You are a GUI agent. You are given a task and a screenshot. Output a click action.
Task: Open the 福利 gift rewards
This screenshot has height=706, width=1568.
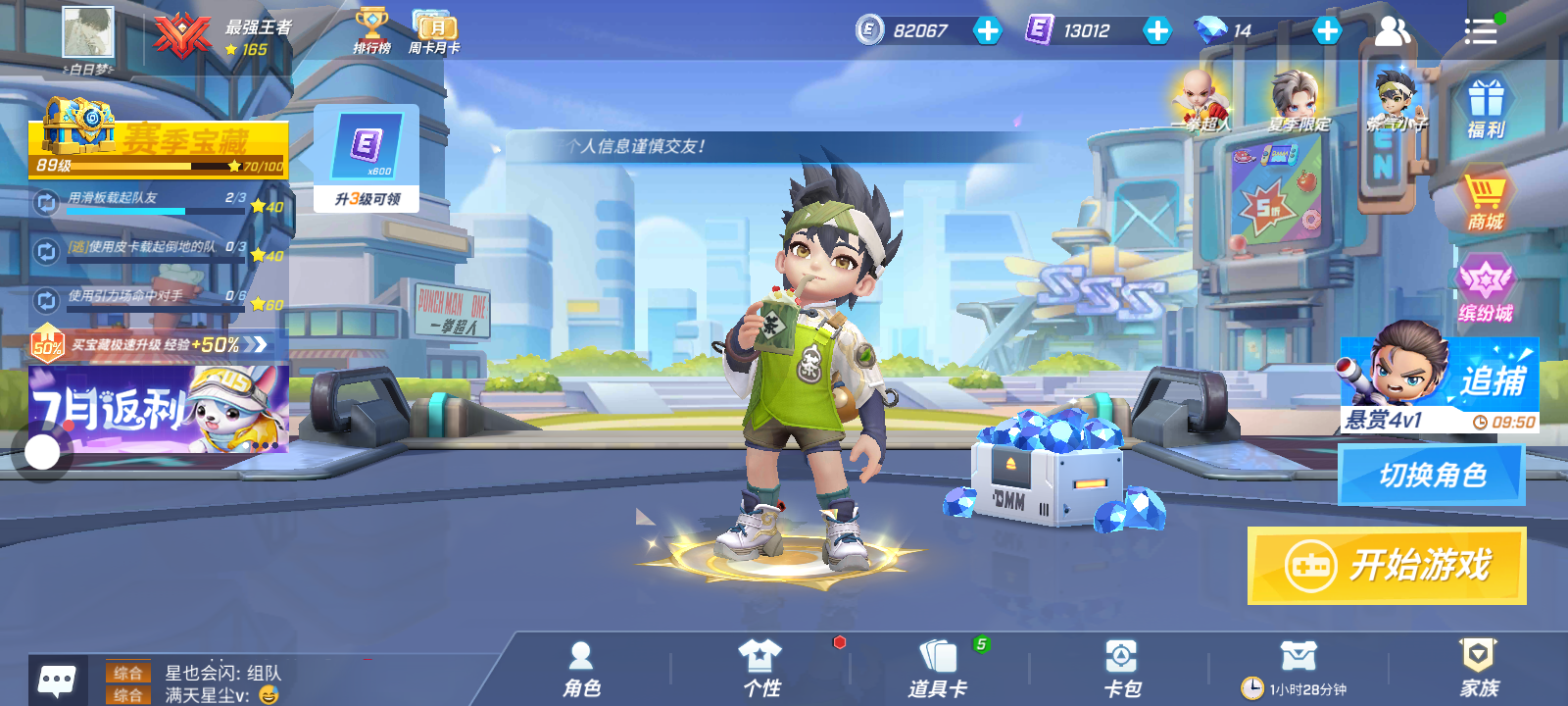pyautogui.click(x=1486, y=108)
